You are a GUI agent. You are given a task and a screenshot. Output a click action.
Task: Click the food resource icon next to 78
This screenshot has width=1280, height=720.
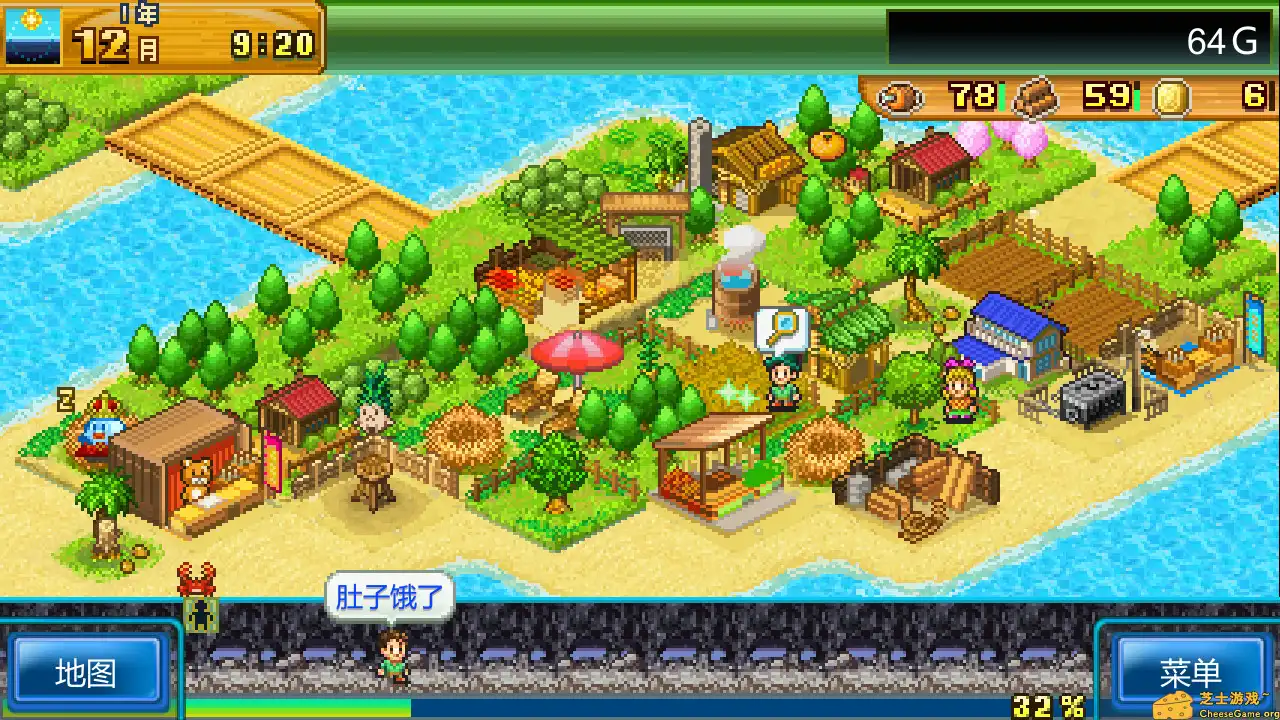click(x=898, y=98)
